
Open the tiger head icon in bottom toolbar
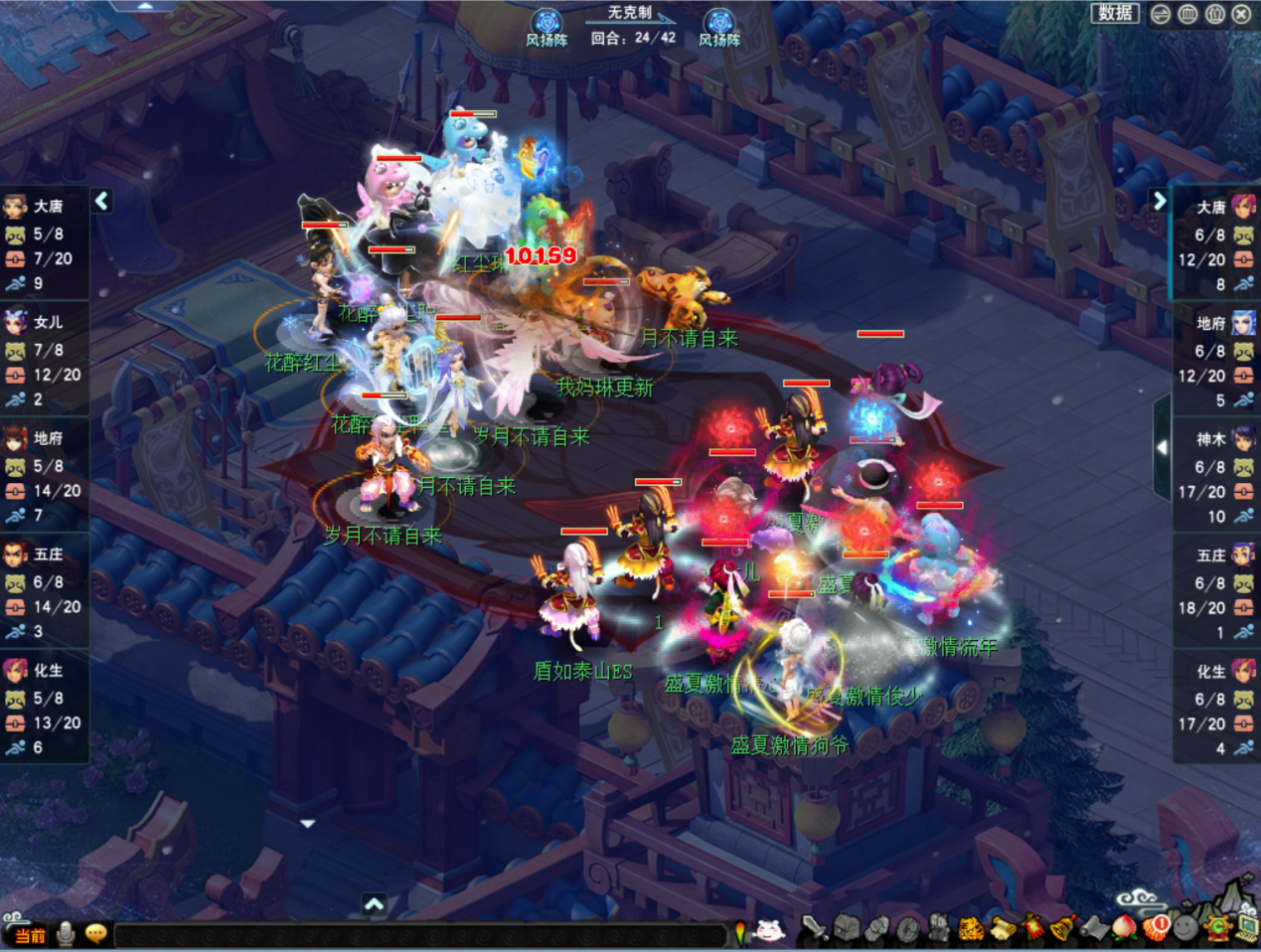click(970, 929)
